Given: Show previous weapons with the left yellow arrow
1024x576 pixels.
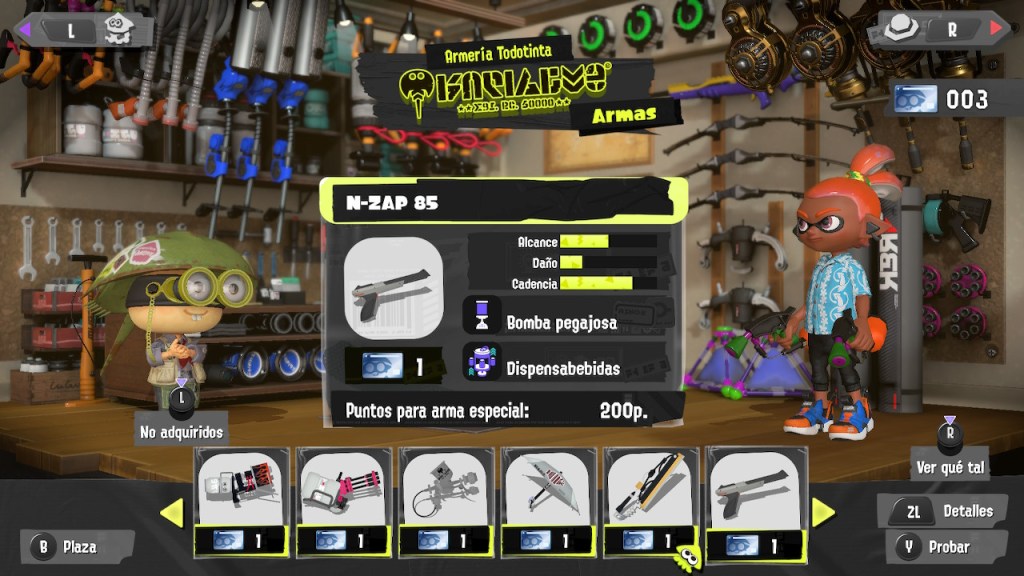Looking at the screenshot, I should pyautogui.click(x=172, y=513).
